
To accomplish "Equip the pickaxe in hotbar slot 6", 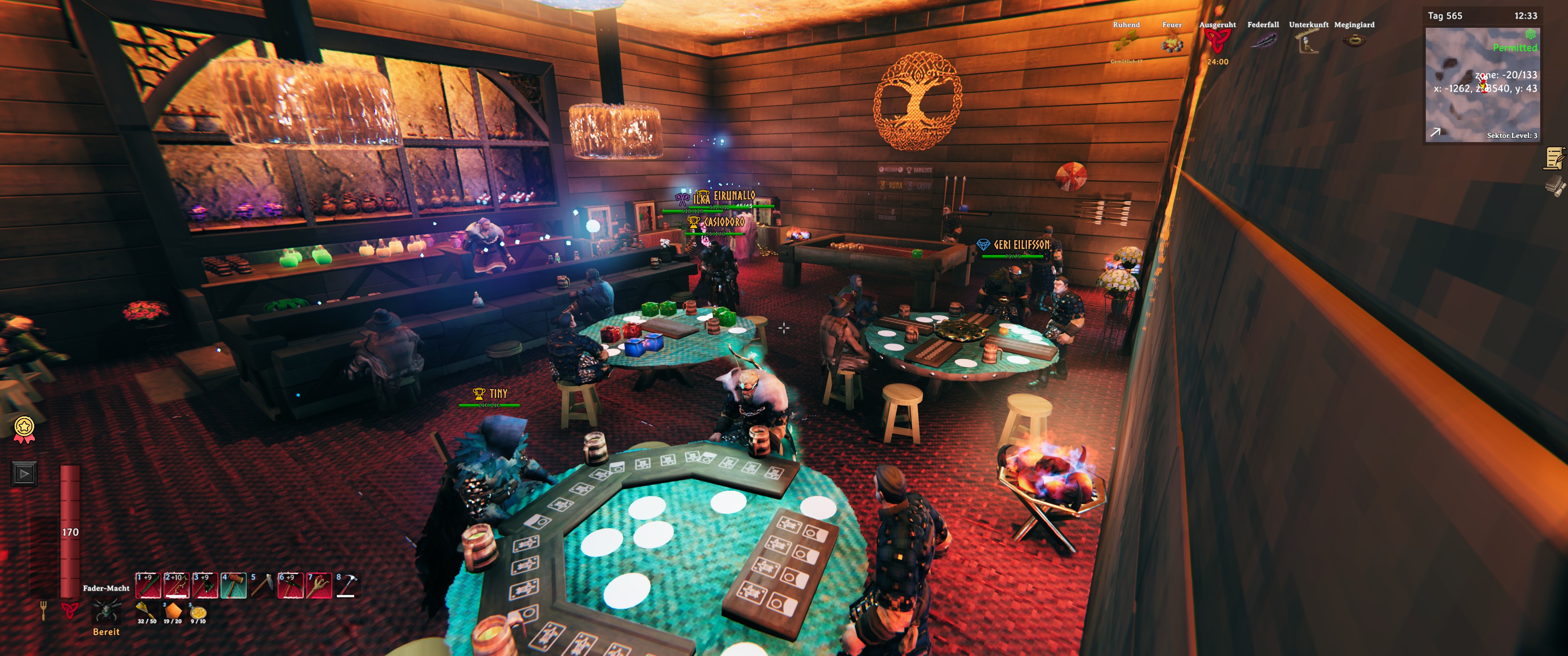I will pyautogui.click(x=290, y=585).
